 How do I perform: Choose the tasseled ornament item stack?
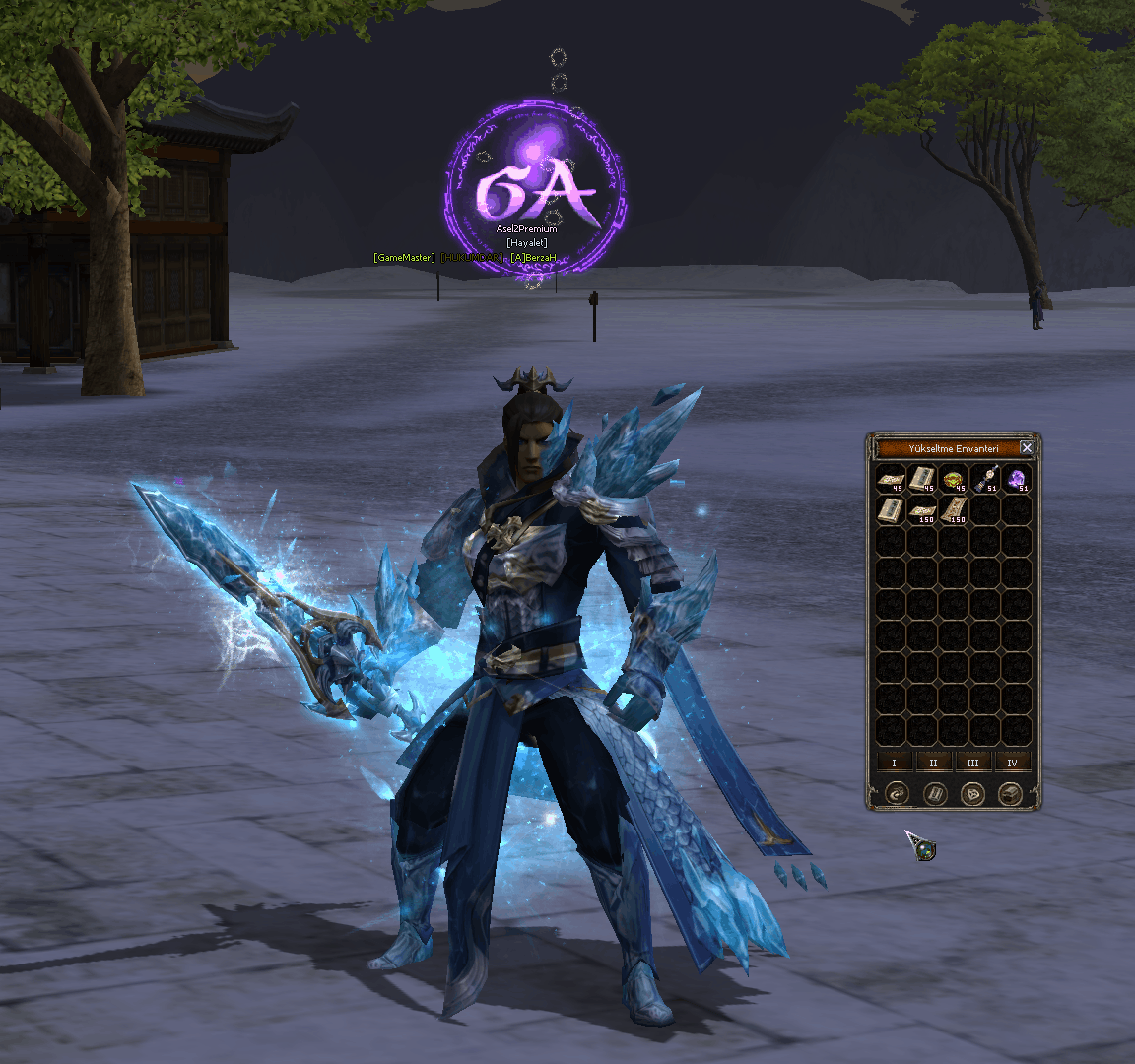(x=985, y=480)
